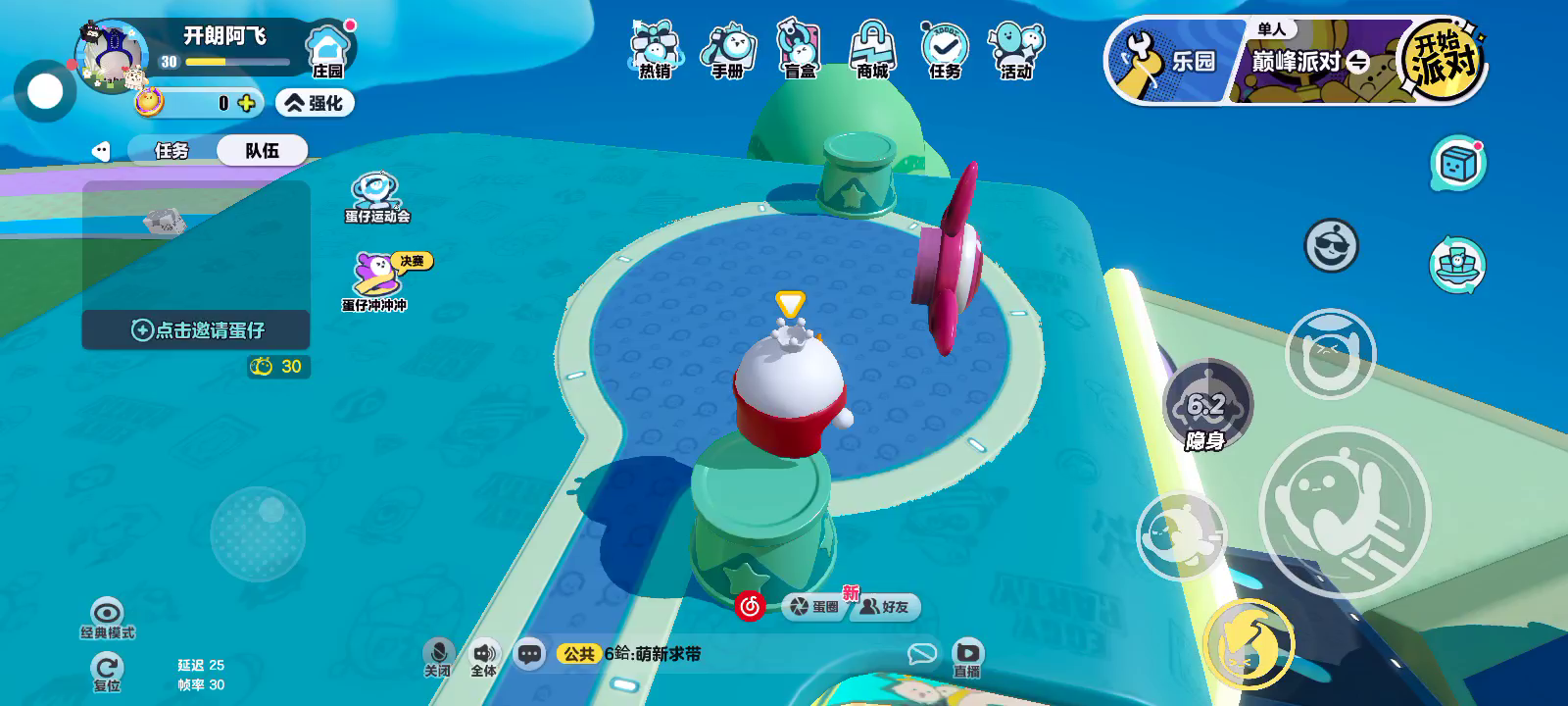Click 点击邀请蛋仔 to invite a player

click(x=197, y=330)
